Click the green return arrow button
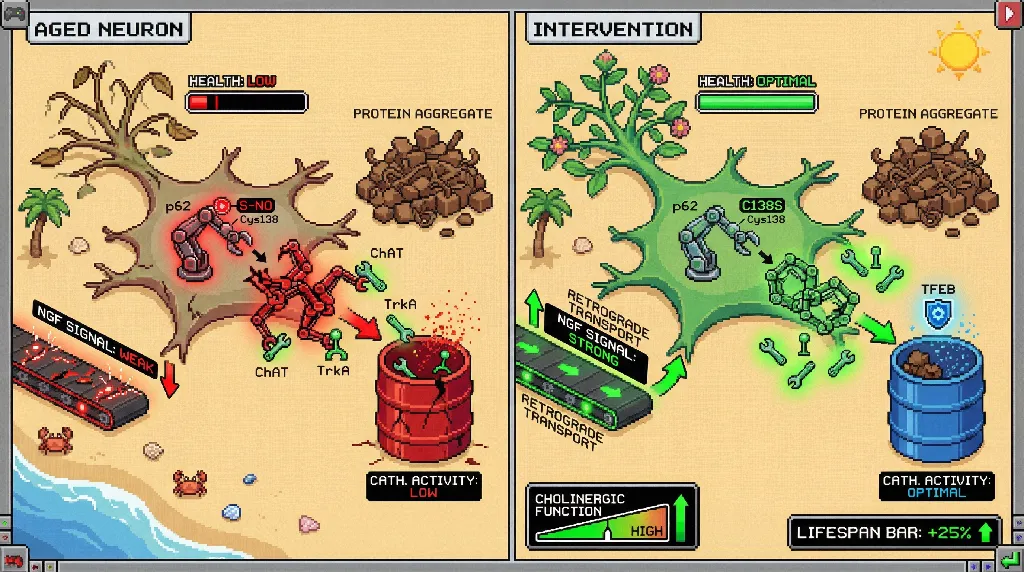Screen dimensions: 1024x572 click(x=1008, y=557)
